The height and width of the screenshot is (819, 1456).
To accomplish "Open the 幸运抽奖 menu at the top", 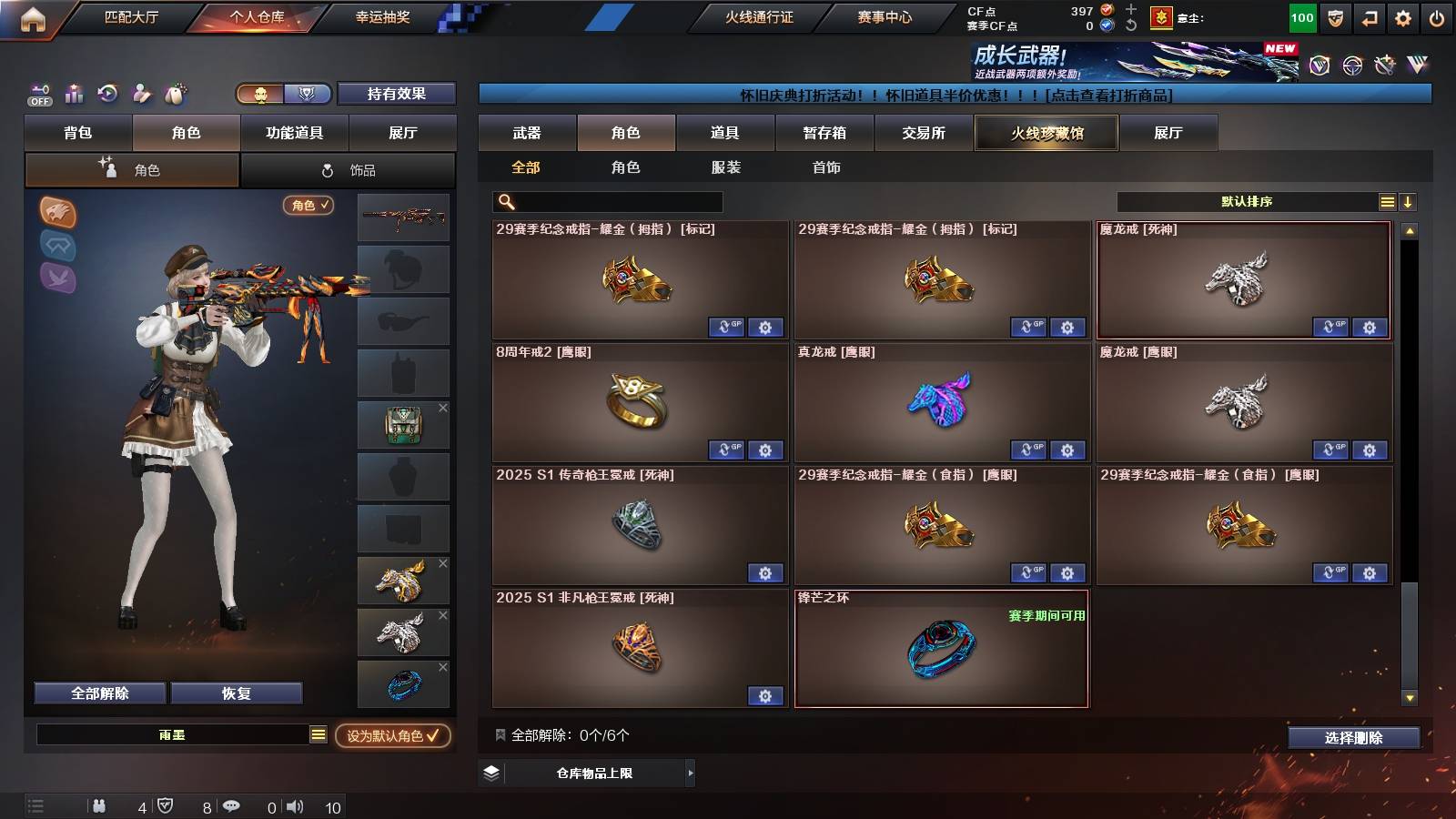I will tap(382, 16).
